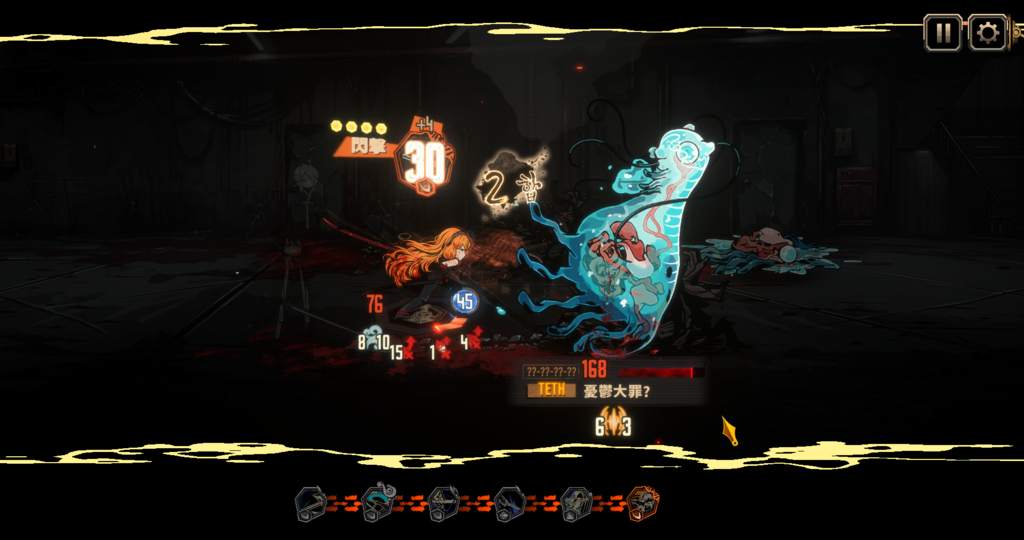Pause the battle

942,33
